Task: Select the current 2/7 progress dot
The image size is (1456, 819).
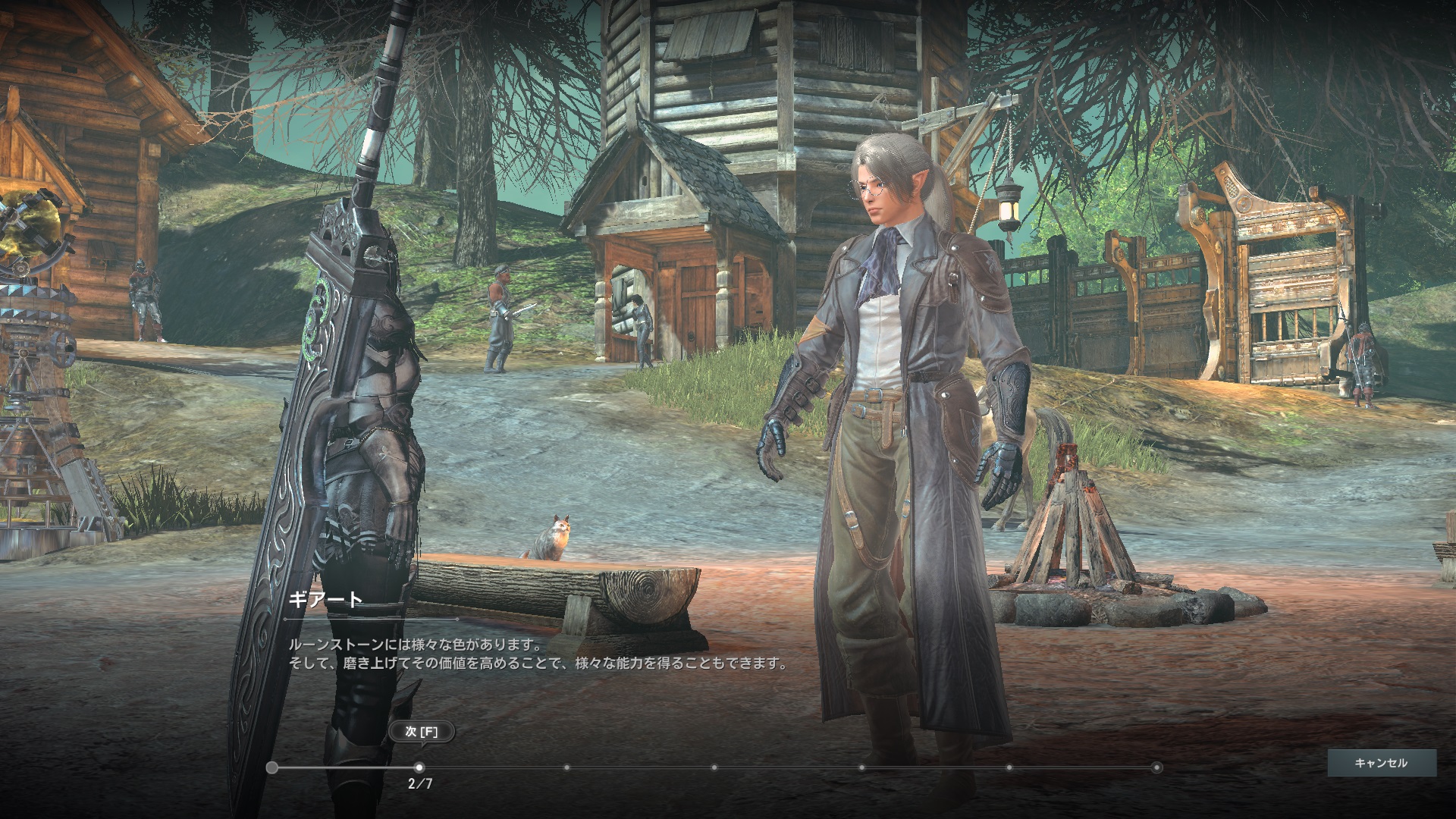Action: (418, 767)
